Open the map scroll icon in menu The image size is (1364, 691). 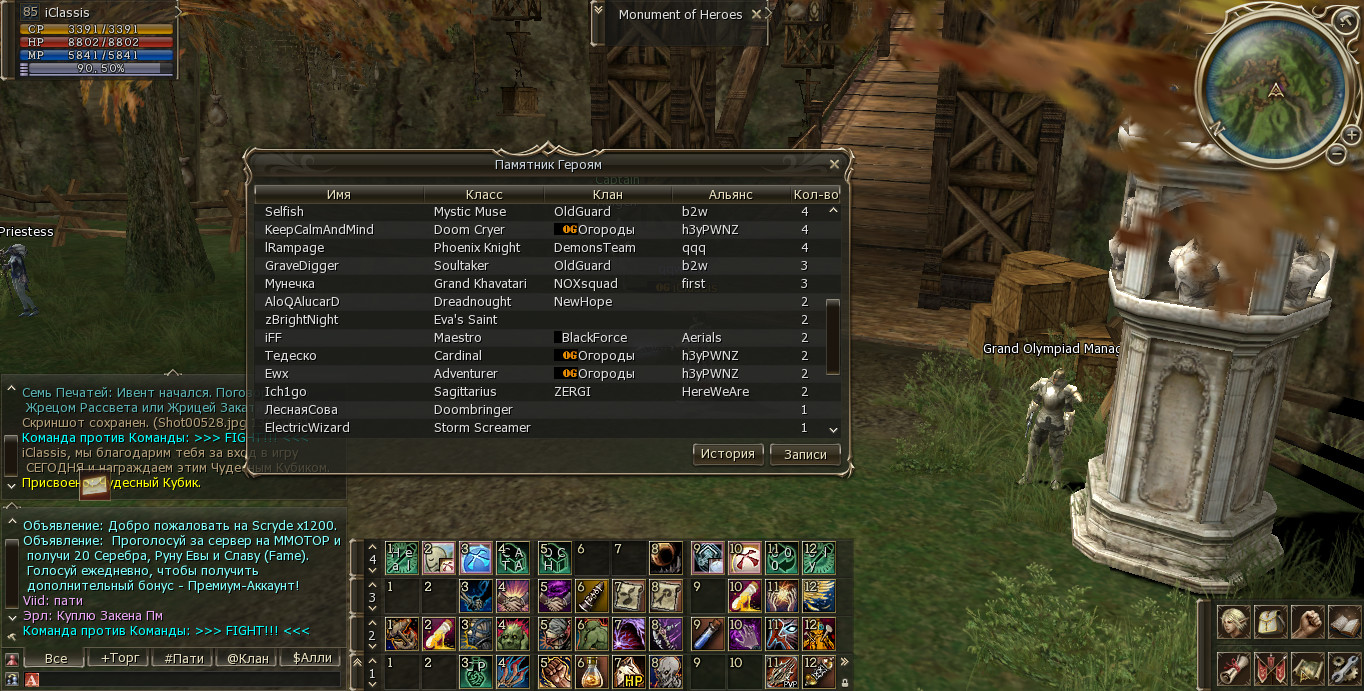pyautogui.click(x=1307, y=667)
